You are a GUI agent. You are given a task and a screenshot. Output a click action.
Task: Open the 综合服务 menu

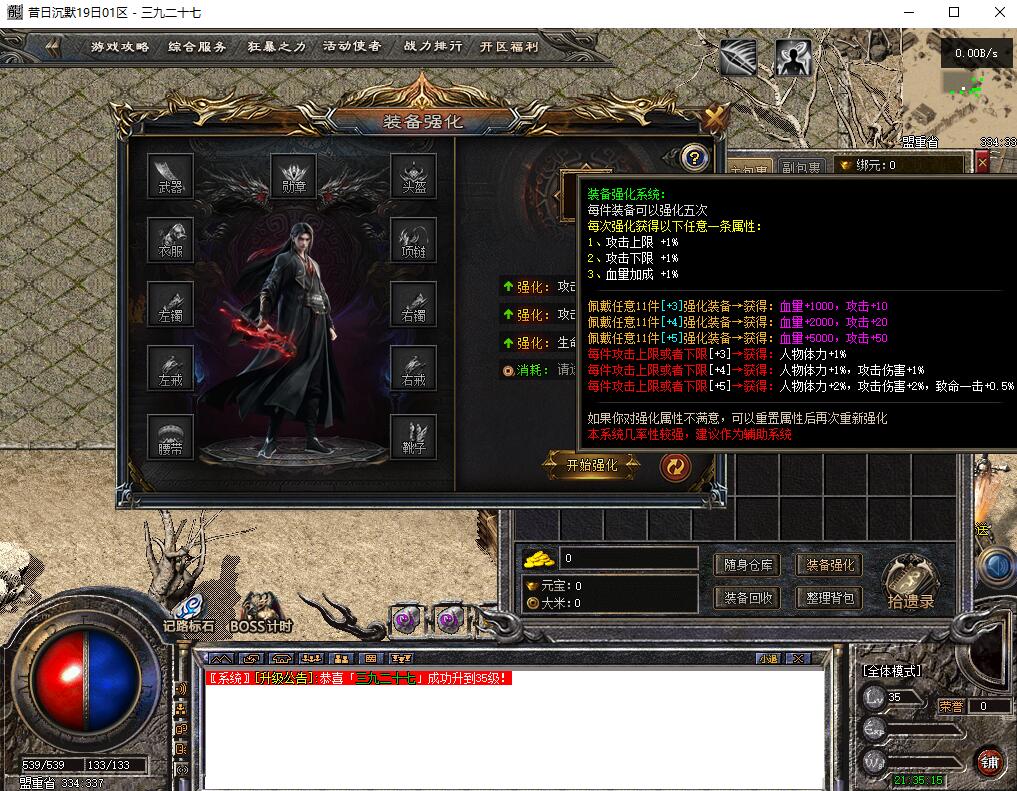tap(197, 47)
